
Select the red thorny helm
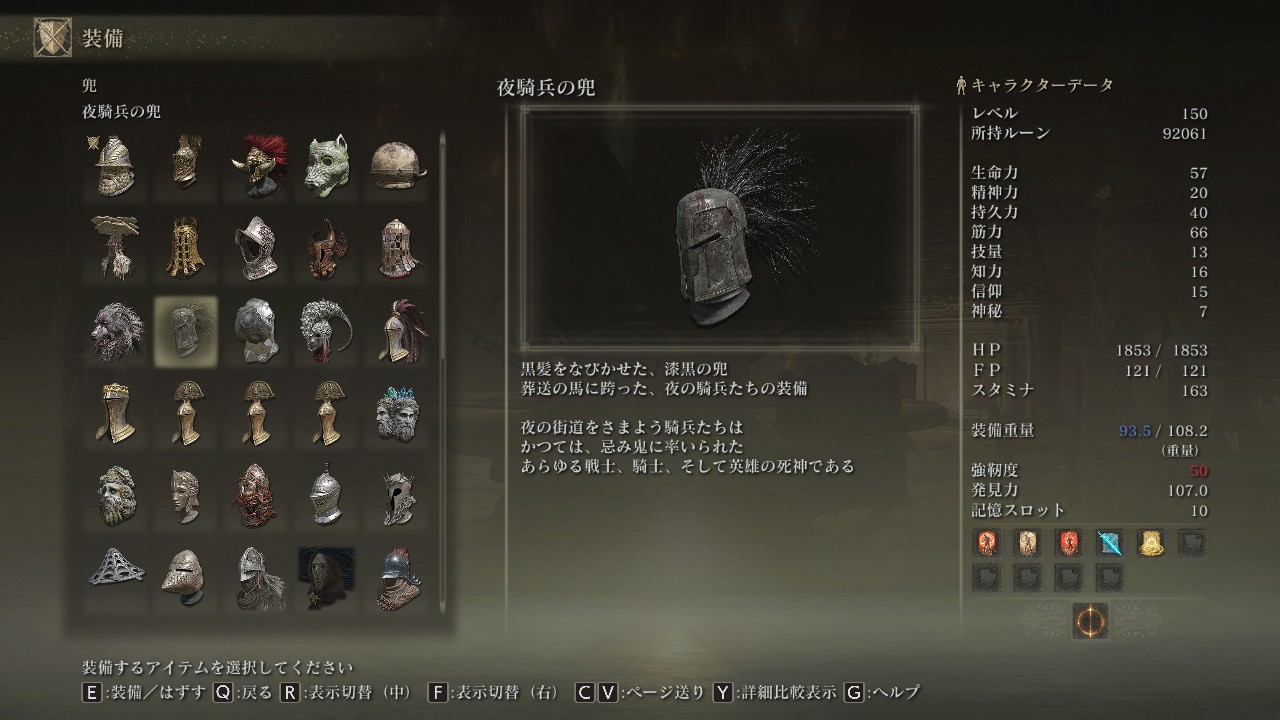pos(255,493)
